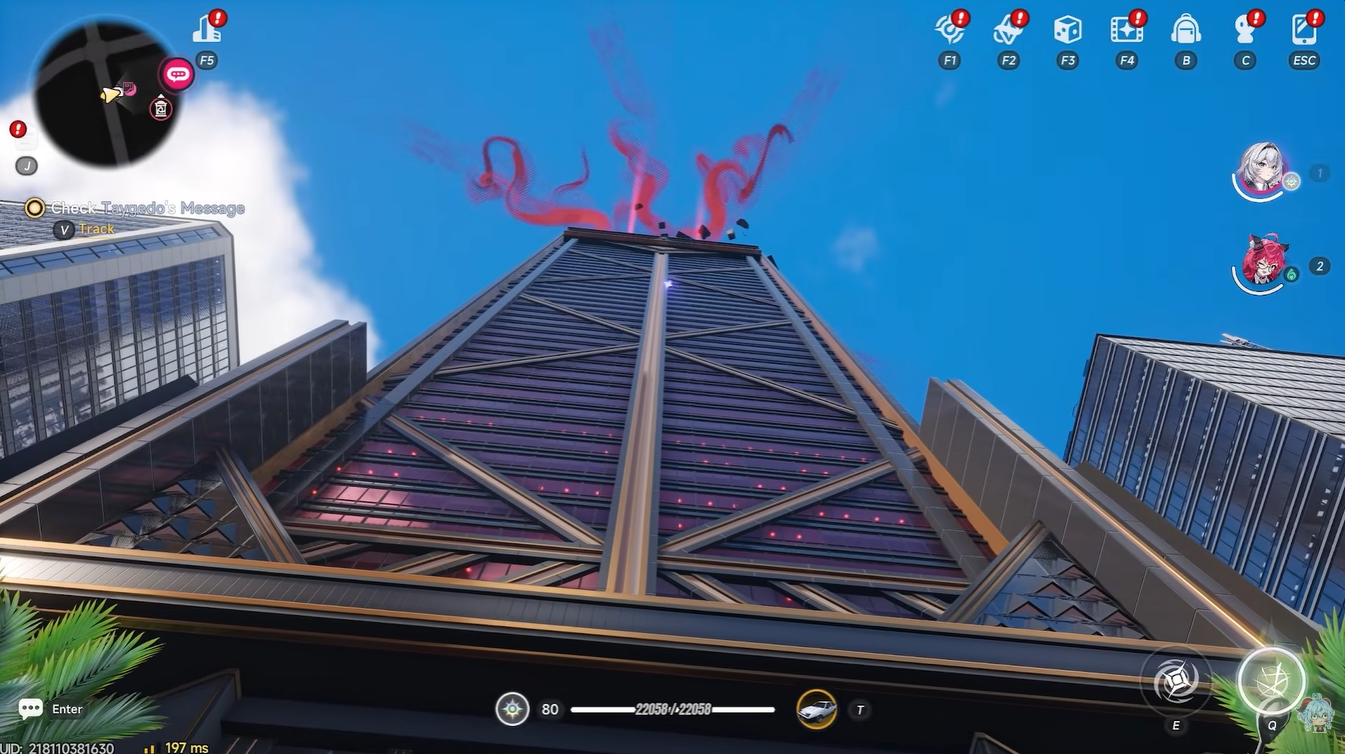Click the spray can marker on the minimap

(160, 108)
